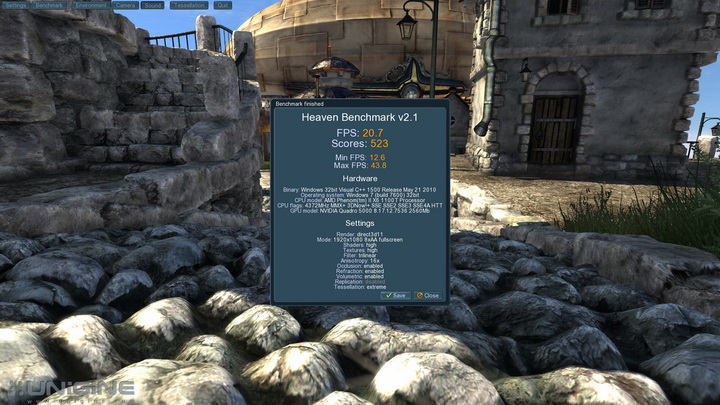This screenshot has height=405, width=720.
Task: Open the Environment menu
Action: pyautogui.click(x=91, y=5)
